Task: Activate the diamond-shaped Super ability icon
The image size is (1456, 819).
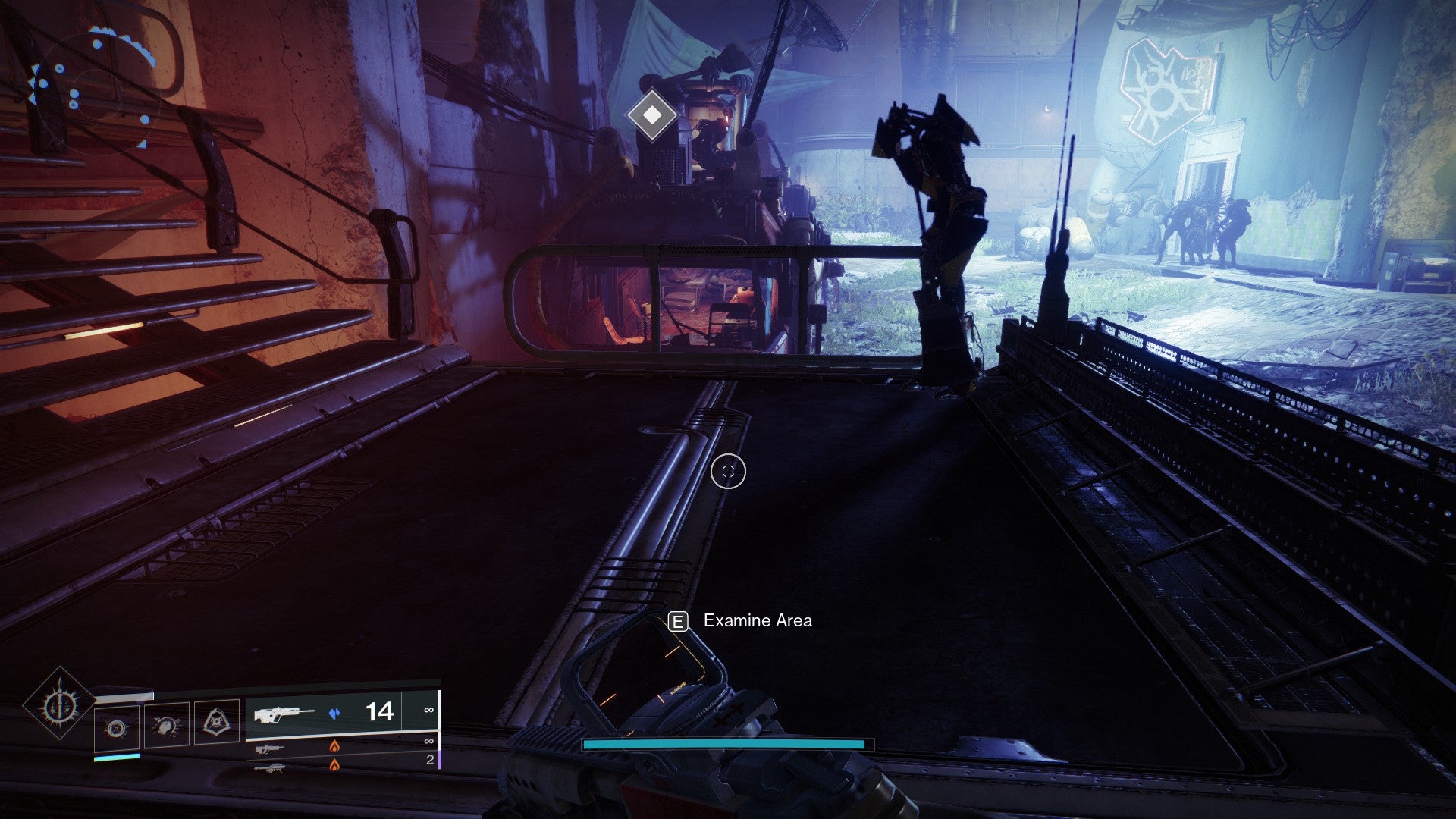Action: (x=58, y=705)
